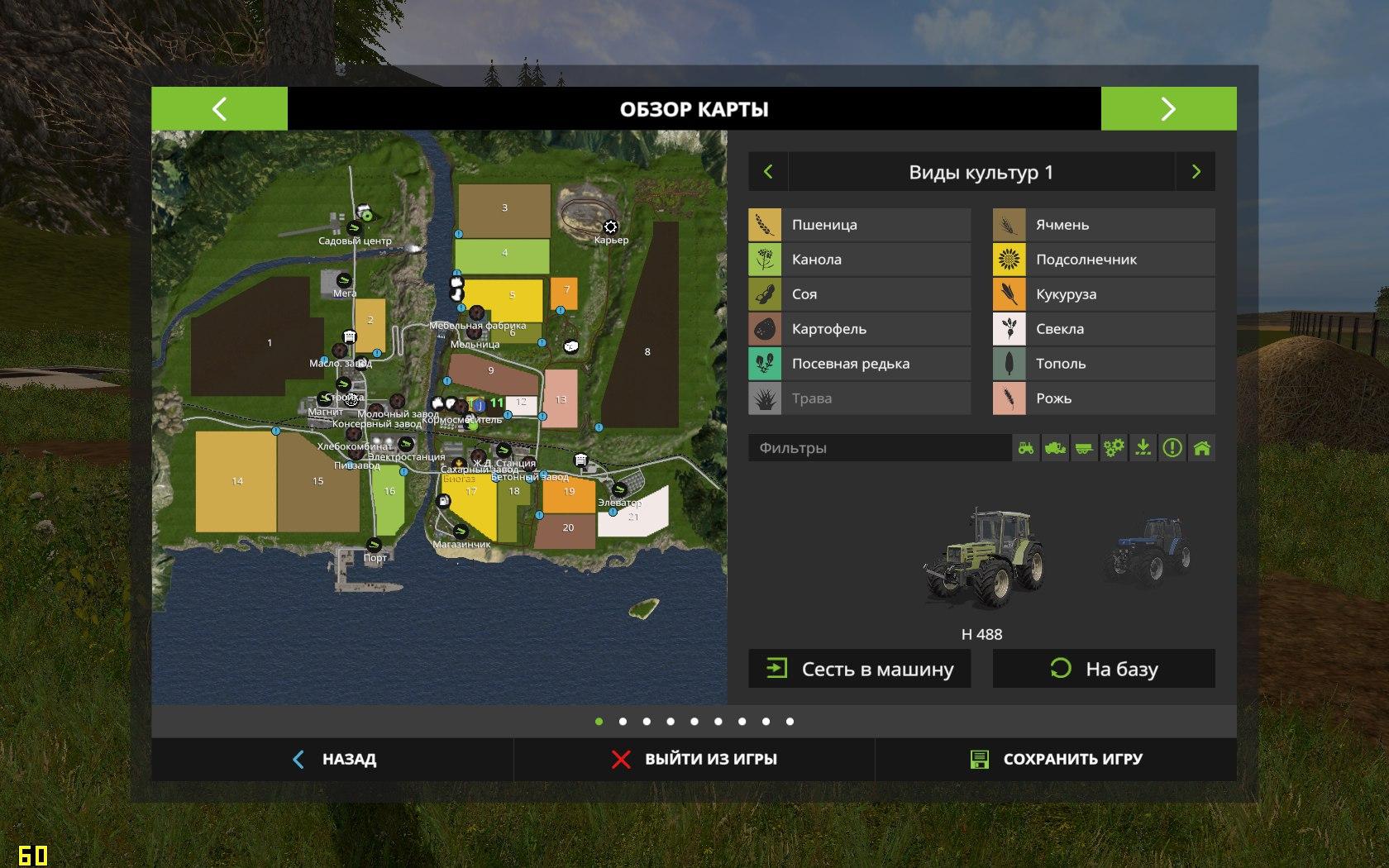Go to the next menu page arrow
Image resolution: width=1389 pixels, height=868 pixels.
pos(1168,108)
